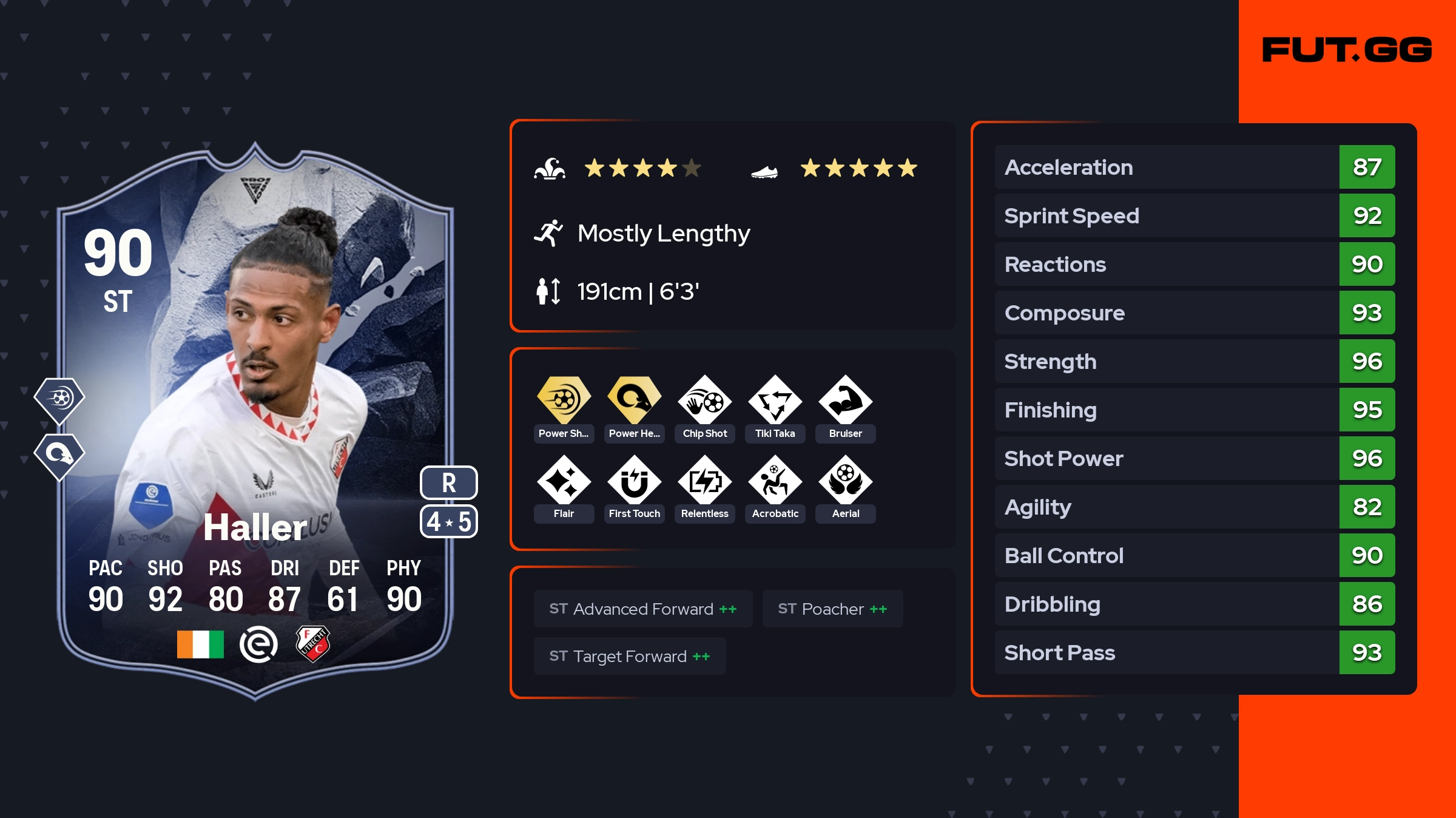Click the Power Shot playstyle icon
This screenshot has height=818, width=1456.
[564, 401]
